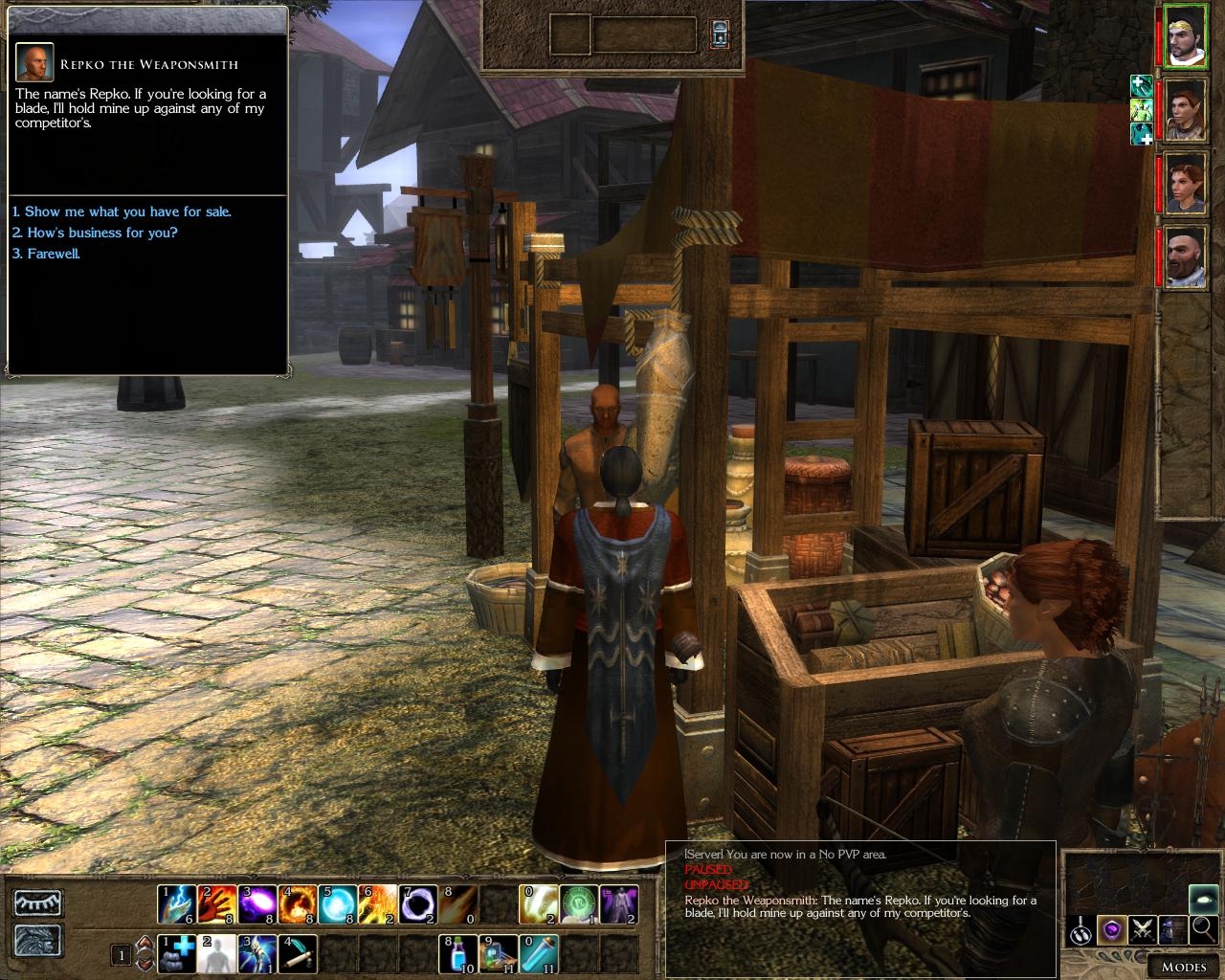Use the cyan vial in the last filled slot
1225x980 pixels.
tap(538, 954)
